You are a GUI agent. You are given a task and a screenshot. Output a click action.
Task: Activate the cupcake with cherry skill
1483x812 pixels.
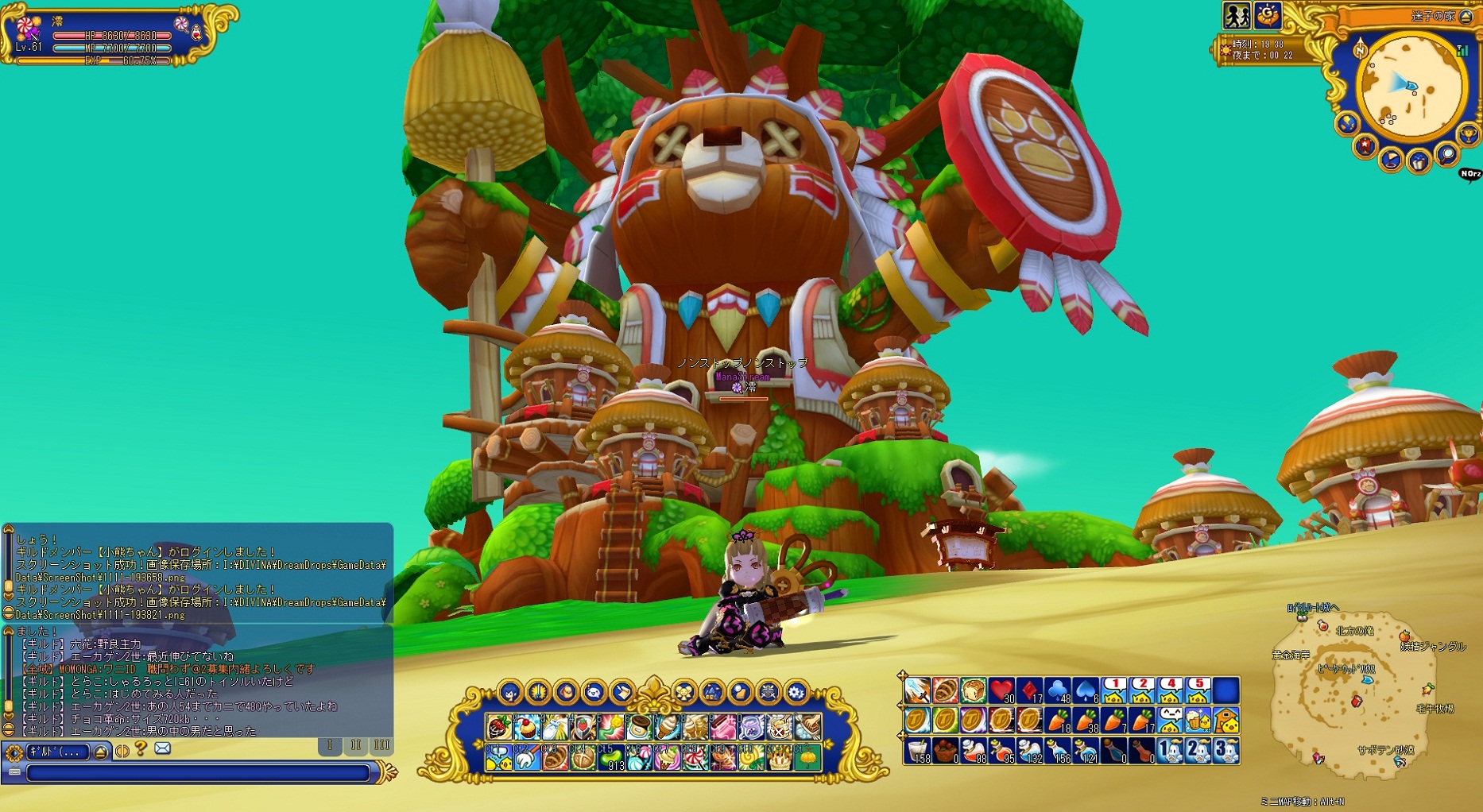526,726
